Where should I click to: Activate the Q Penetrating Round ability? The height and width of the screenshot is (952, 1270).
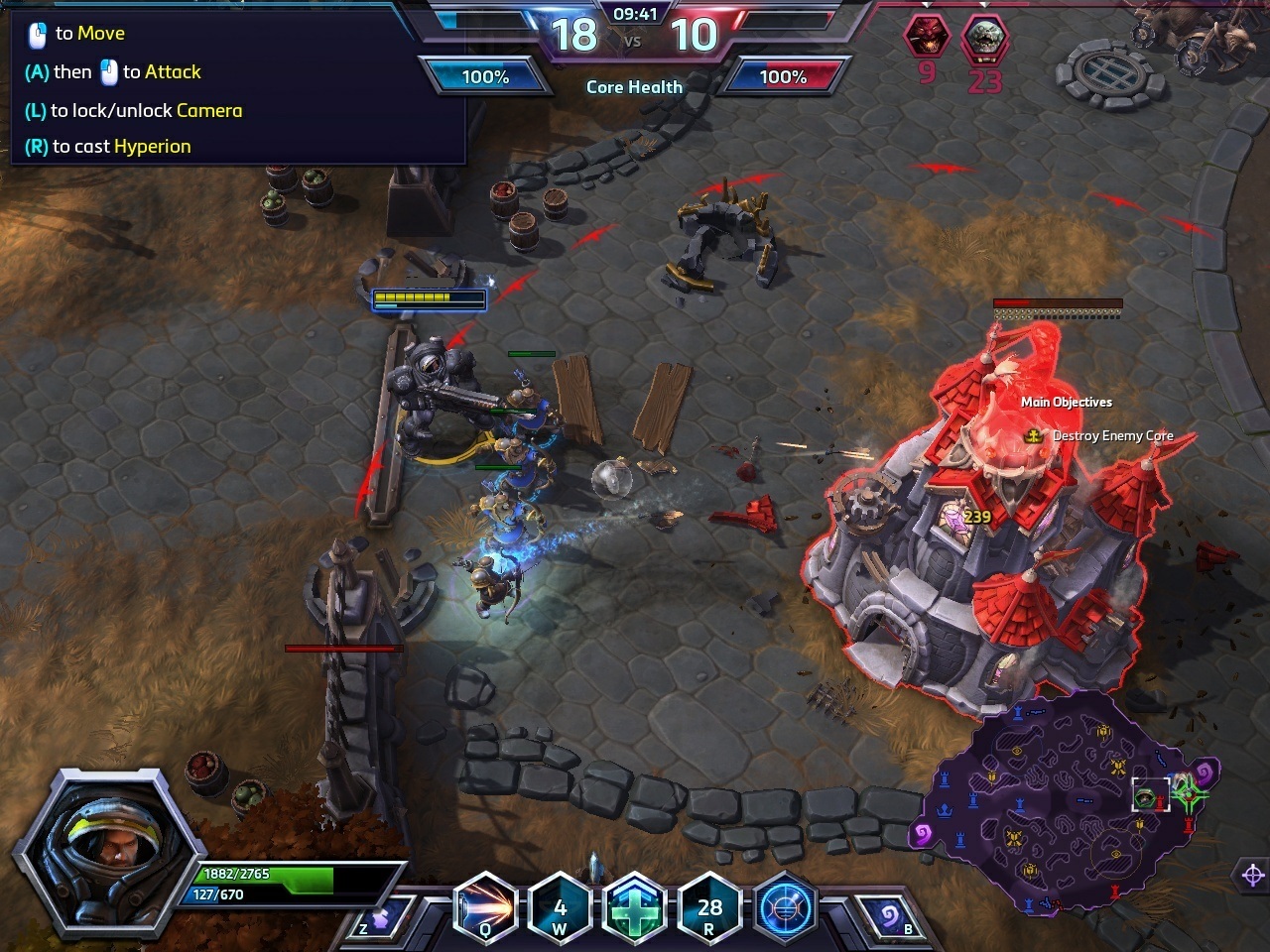click(485, 906)
